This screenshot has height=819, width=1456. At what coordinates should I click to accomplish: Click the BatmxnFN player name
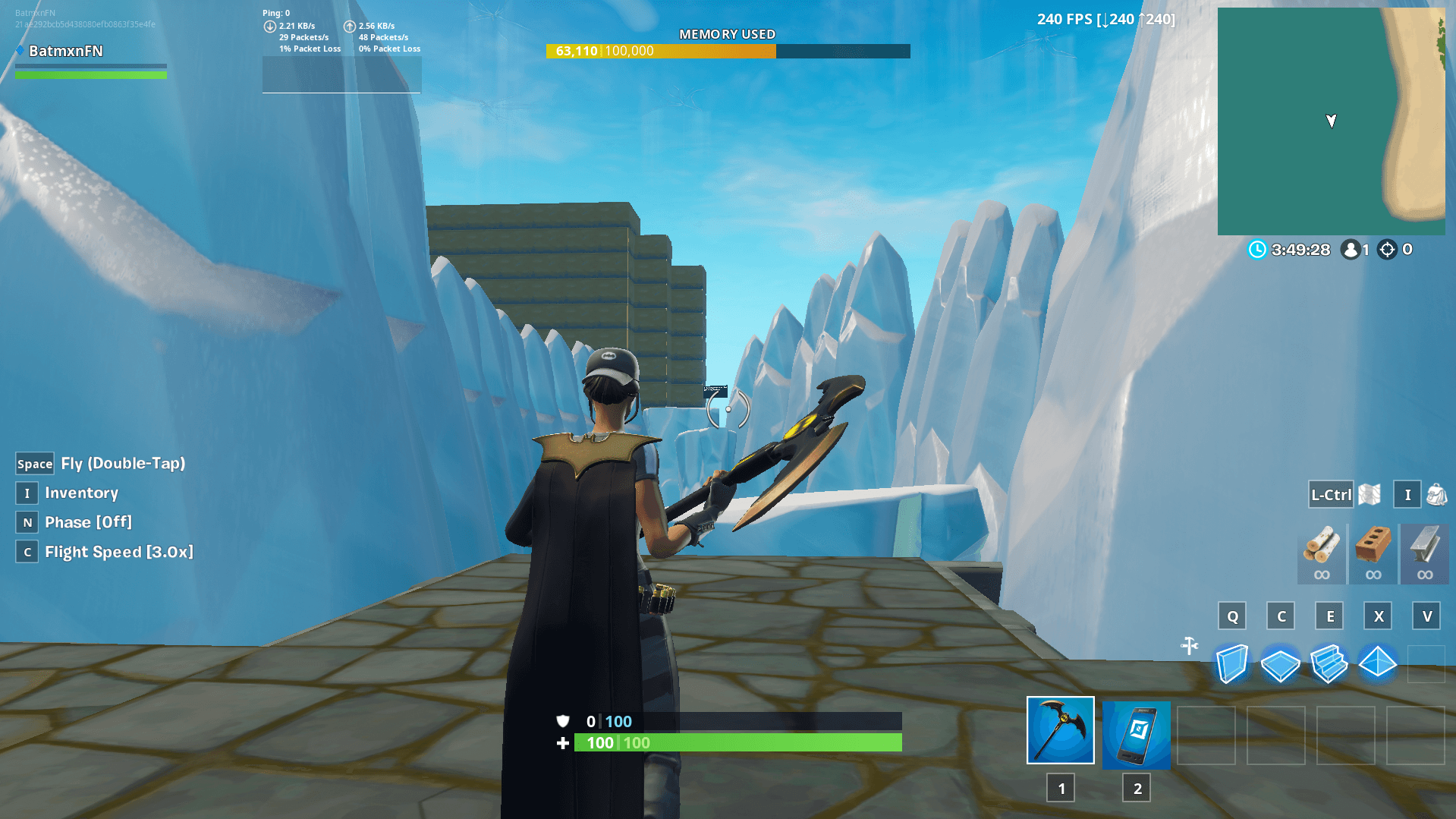click(63, 51)
